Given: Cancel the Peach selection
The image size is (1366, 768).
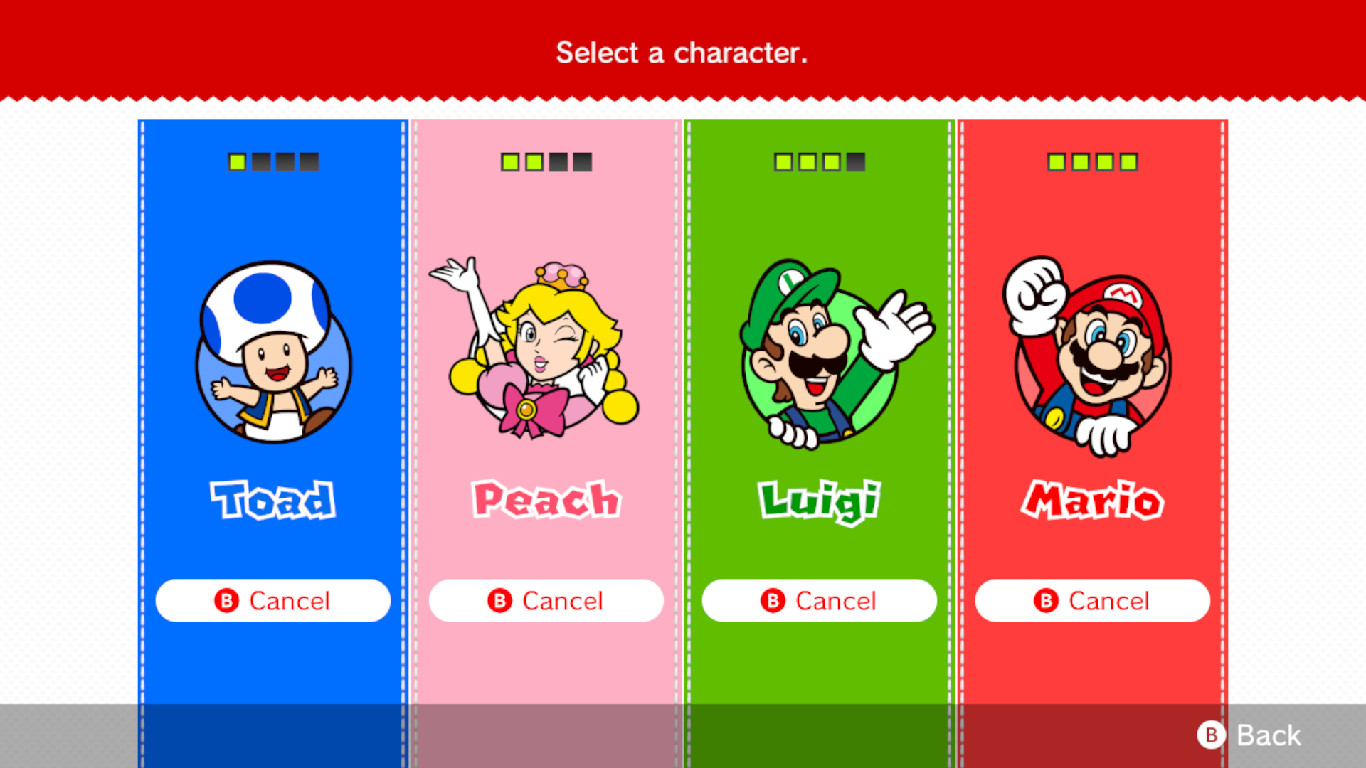Looking at the screenshot, I should (545, 600).
